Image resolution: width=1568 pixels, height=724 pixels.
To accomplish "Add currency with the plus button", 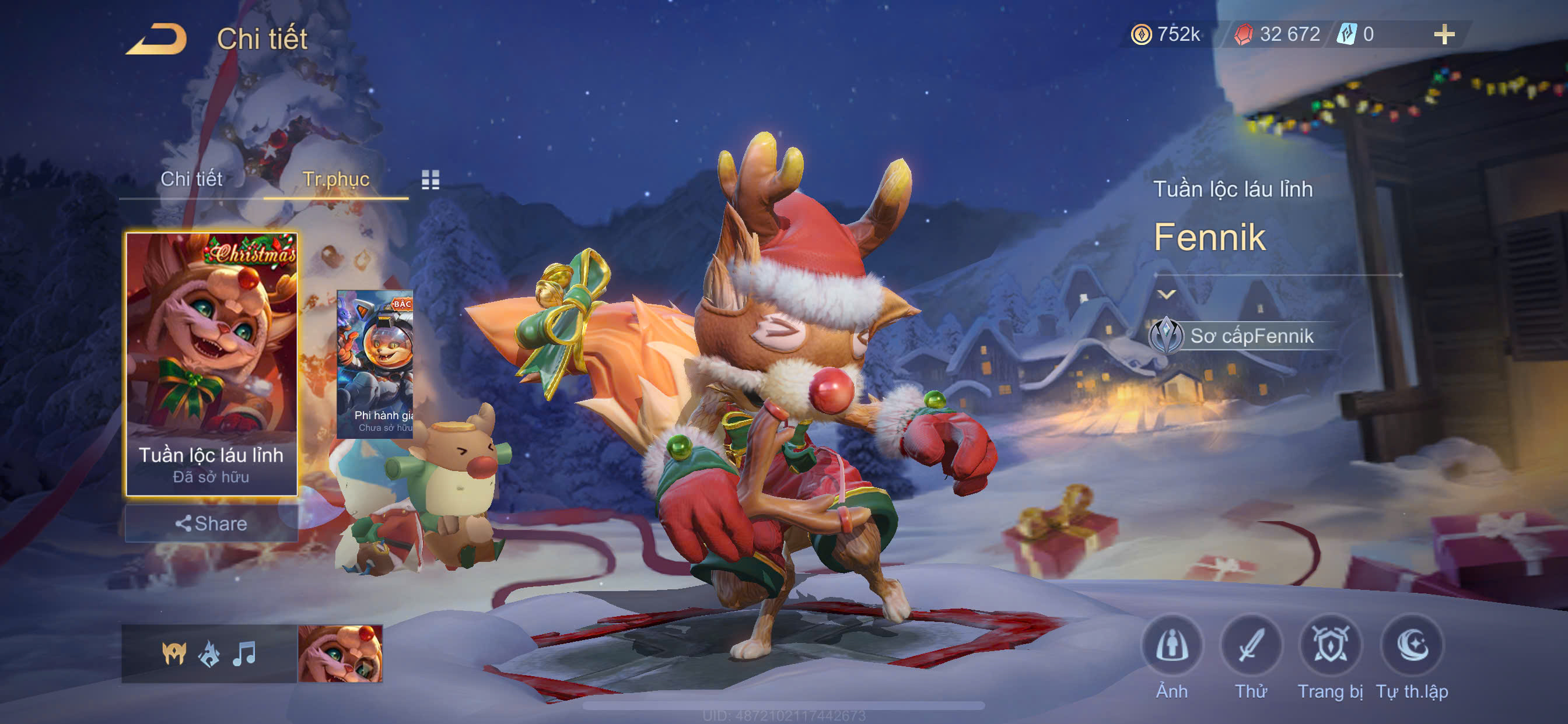I will (x=1444, y=34).
